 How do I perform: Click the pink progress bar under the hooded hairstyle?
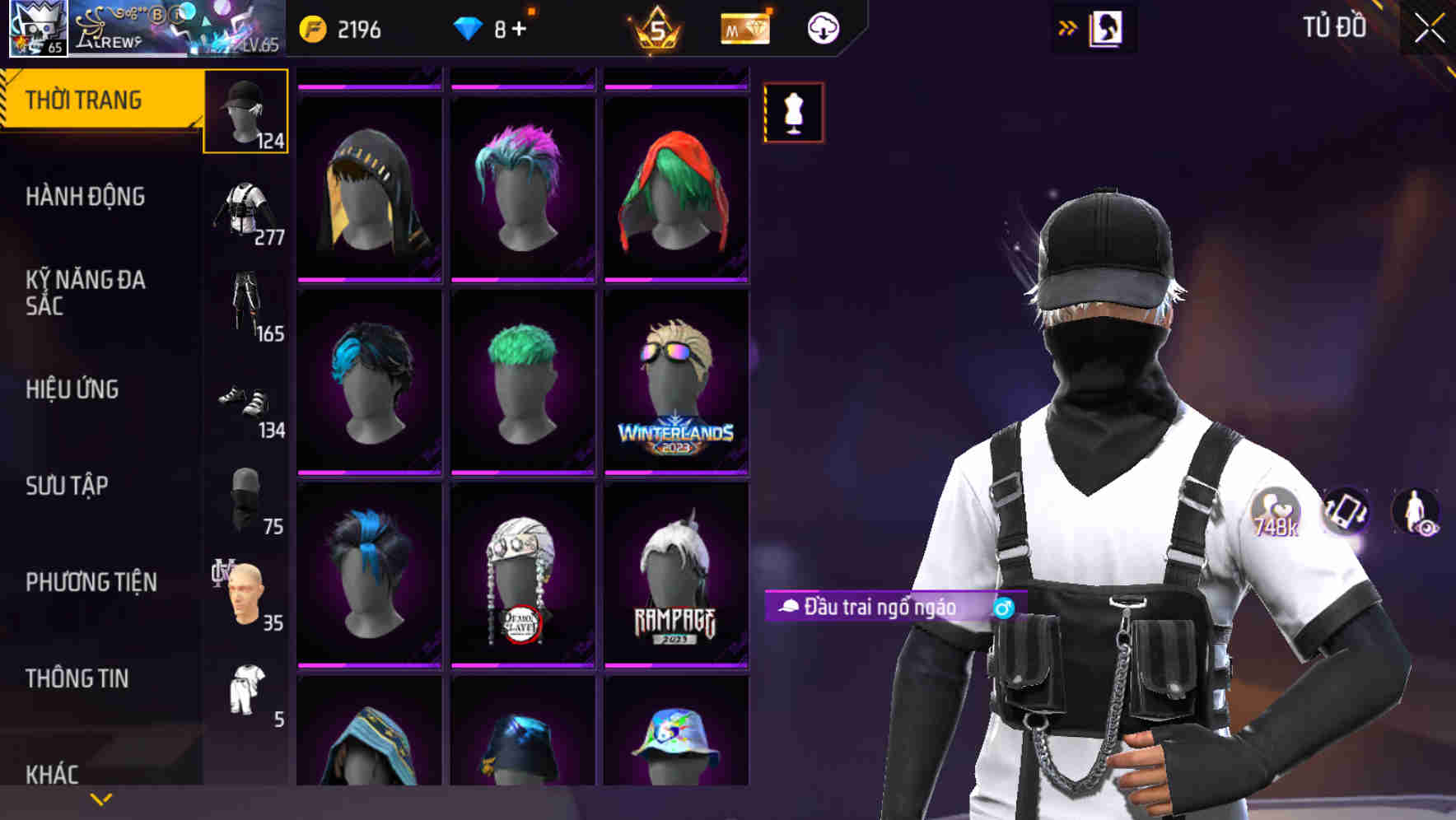[x=369, y=282]
